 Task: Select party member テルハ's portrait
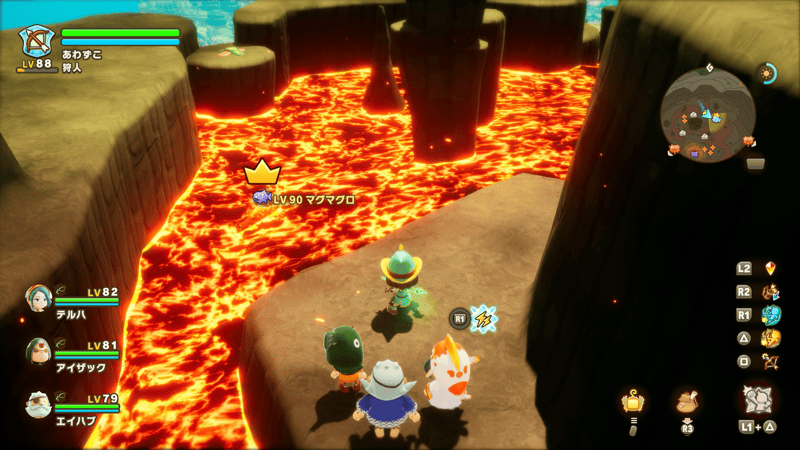[38, 298]
